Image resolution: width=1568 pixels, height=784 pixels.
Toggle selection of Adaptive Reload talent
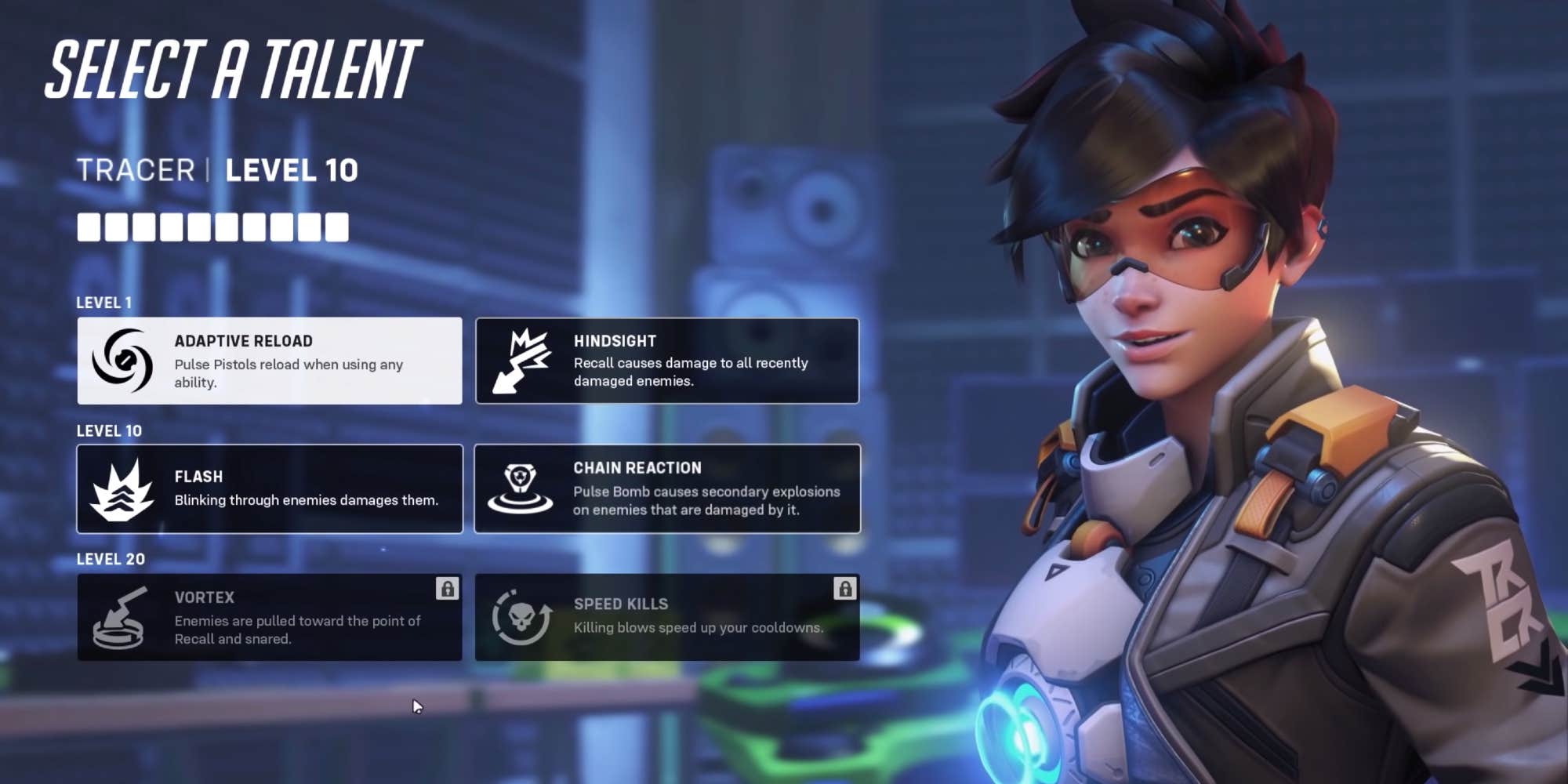(269, 361)
